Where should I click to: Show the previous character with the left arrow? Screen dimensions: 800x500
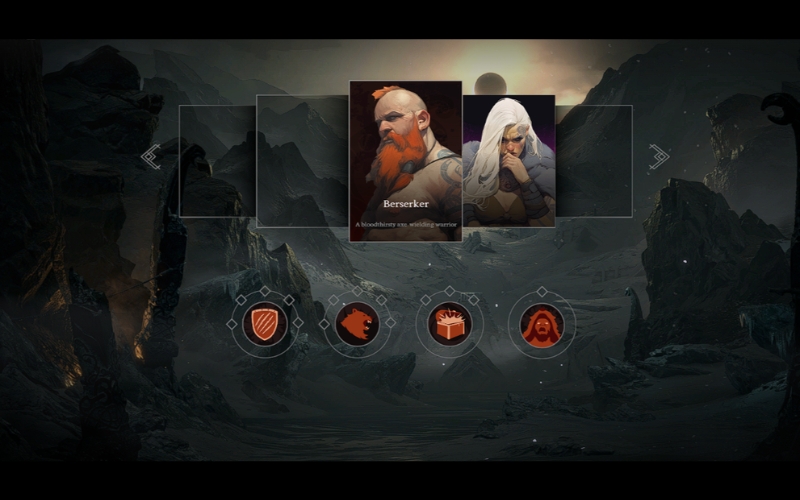click(151, 157)
